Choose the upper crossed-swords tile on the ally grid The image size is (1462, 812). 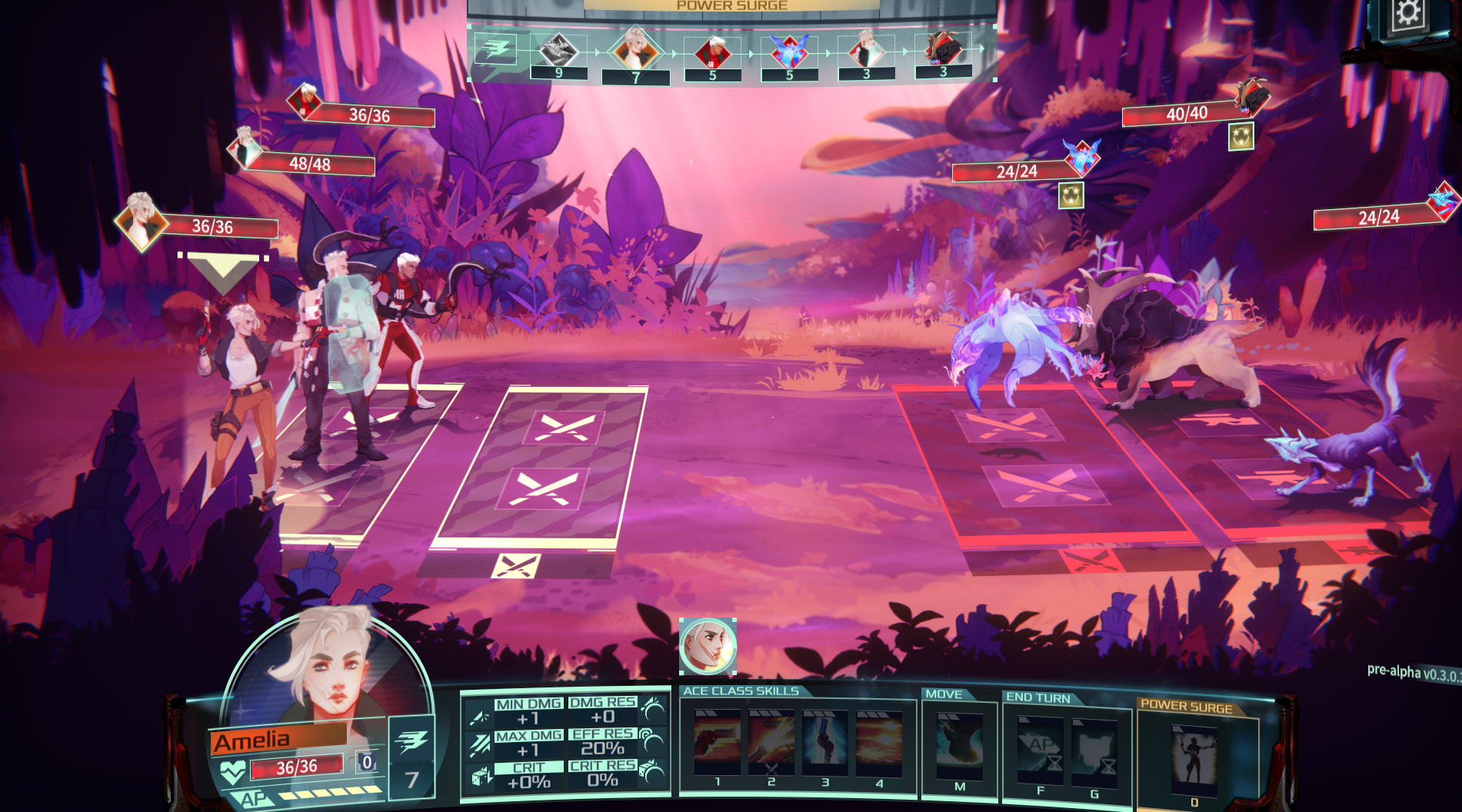pyautogui.click(x=564, y=427)
